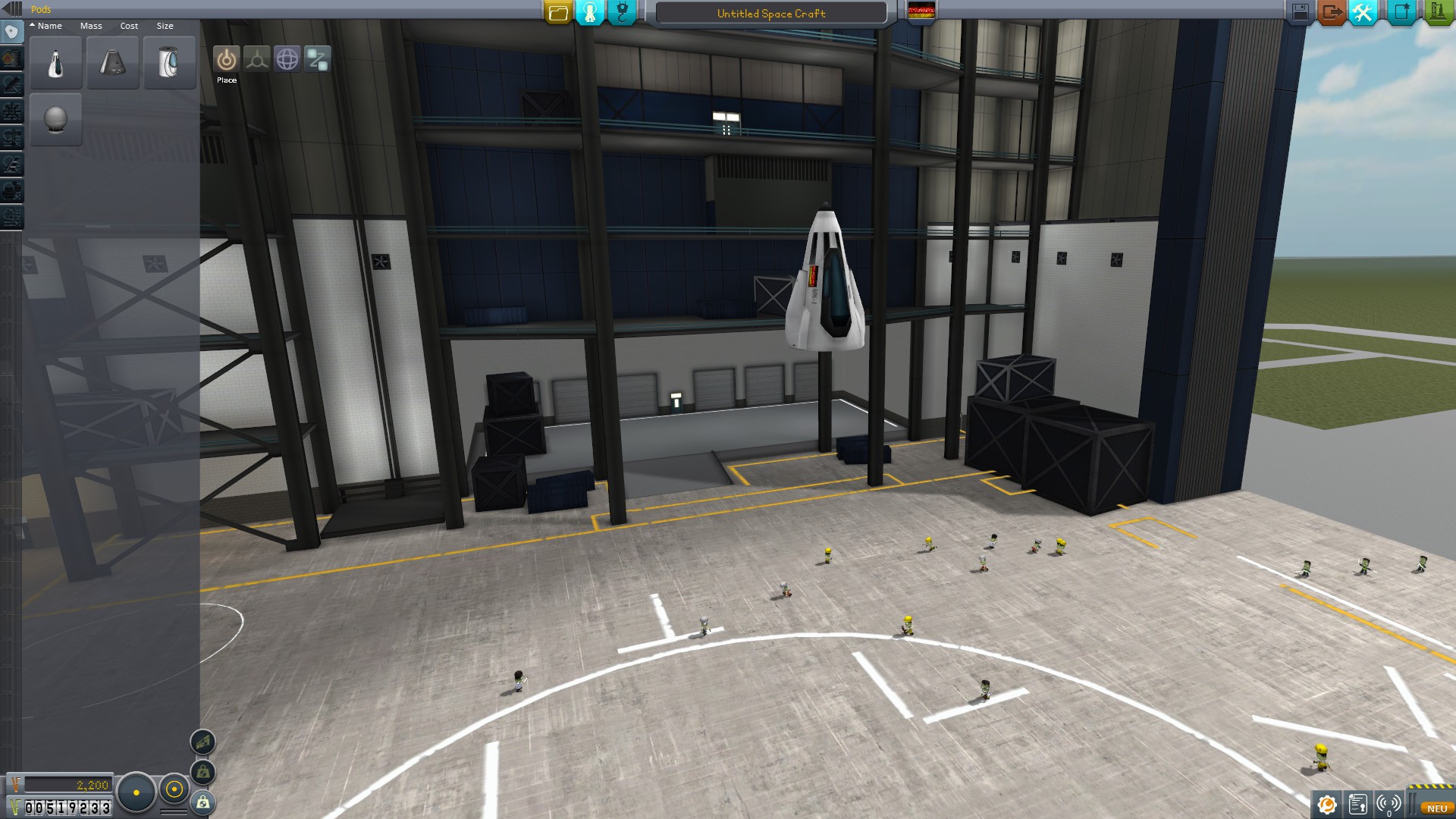Select the white cylindrical lander can part

[x=170, y=63]
